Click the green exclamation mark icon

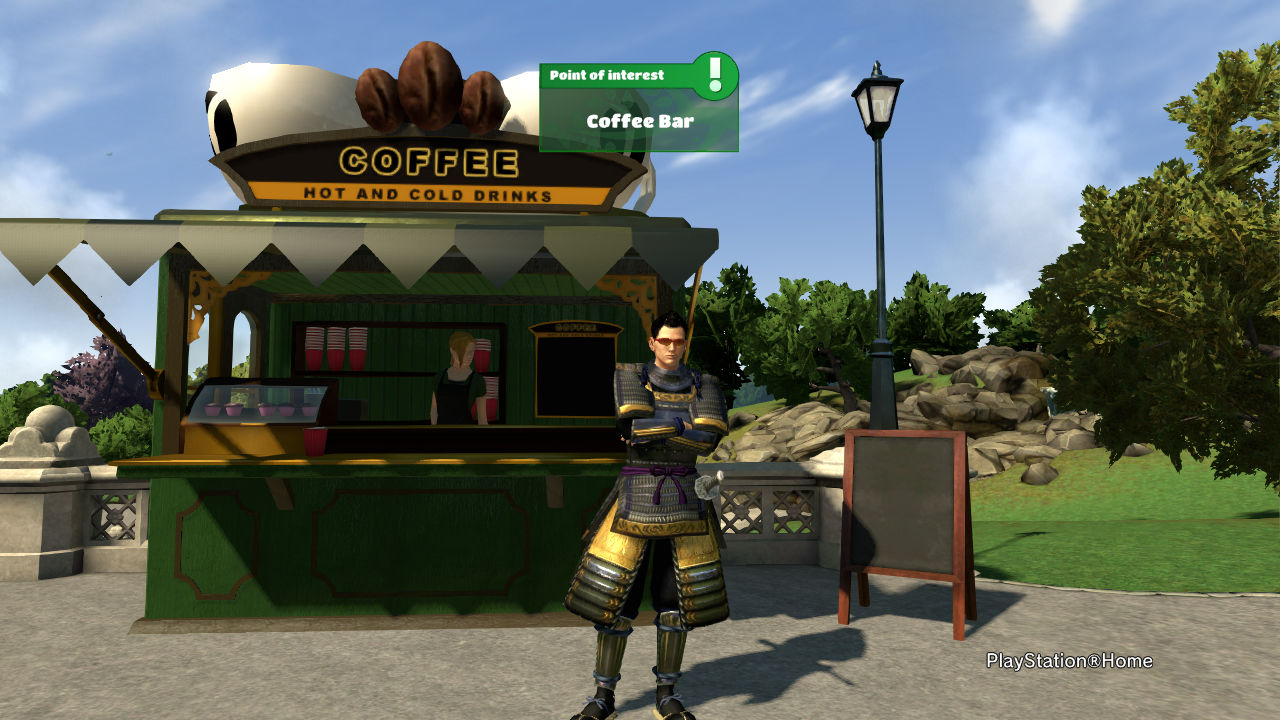(x=714, y=75)
